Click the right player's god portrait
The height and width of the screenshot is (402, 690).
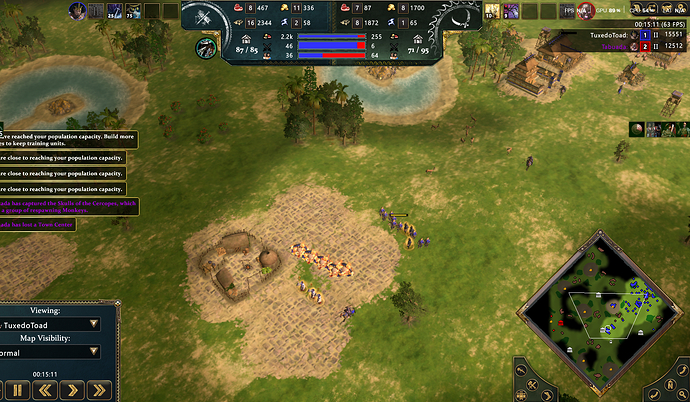click(x=492, y=11)
